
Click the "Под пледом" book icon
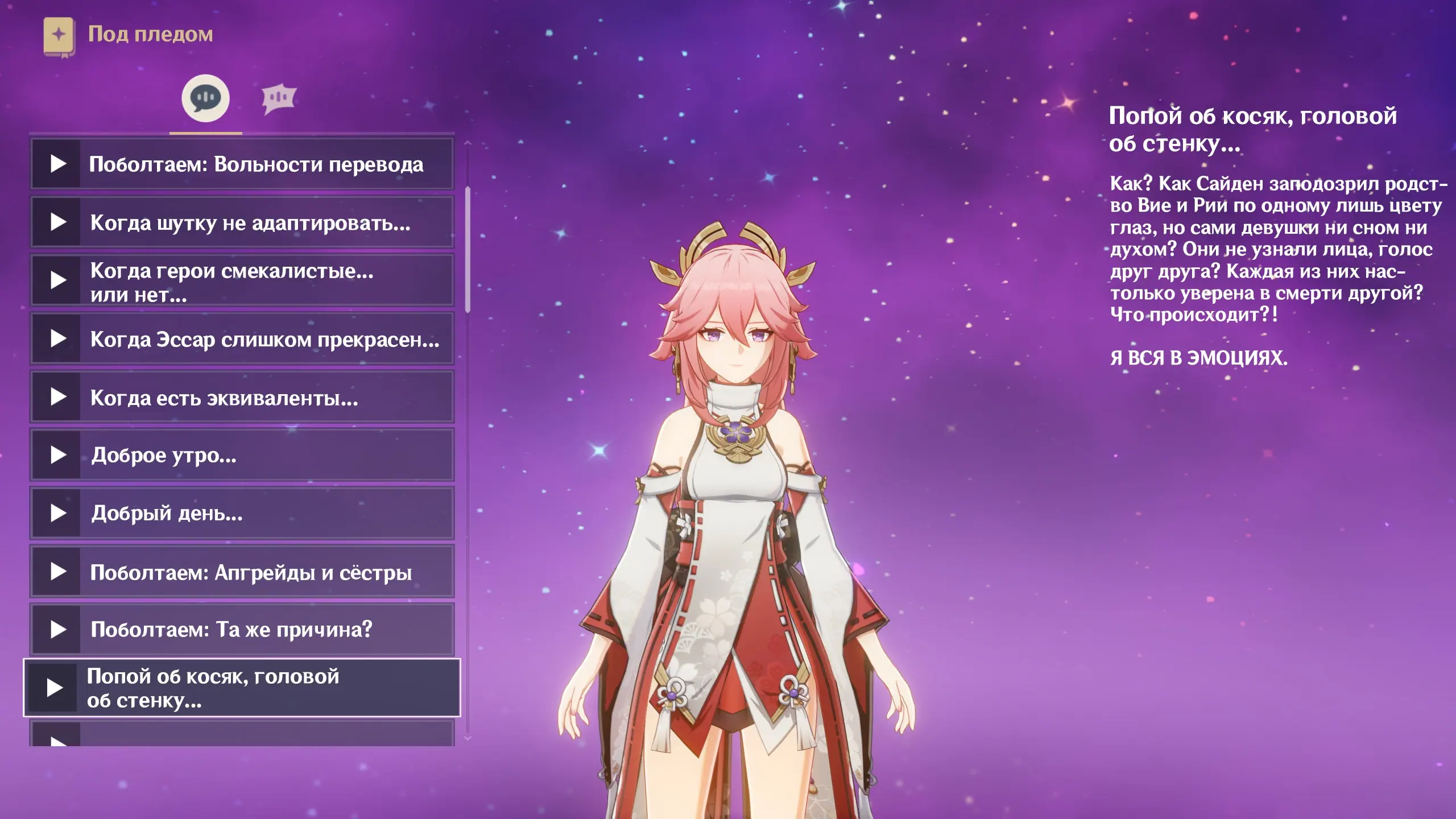tap(59, 36)
